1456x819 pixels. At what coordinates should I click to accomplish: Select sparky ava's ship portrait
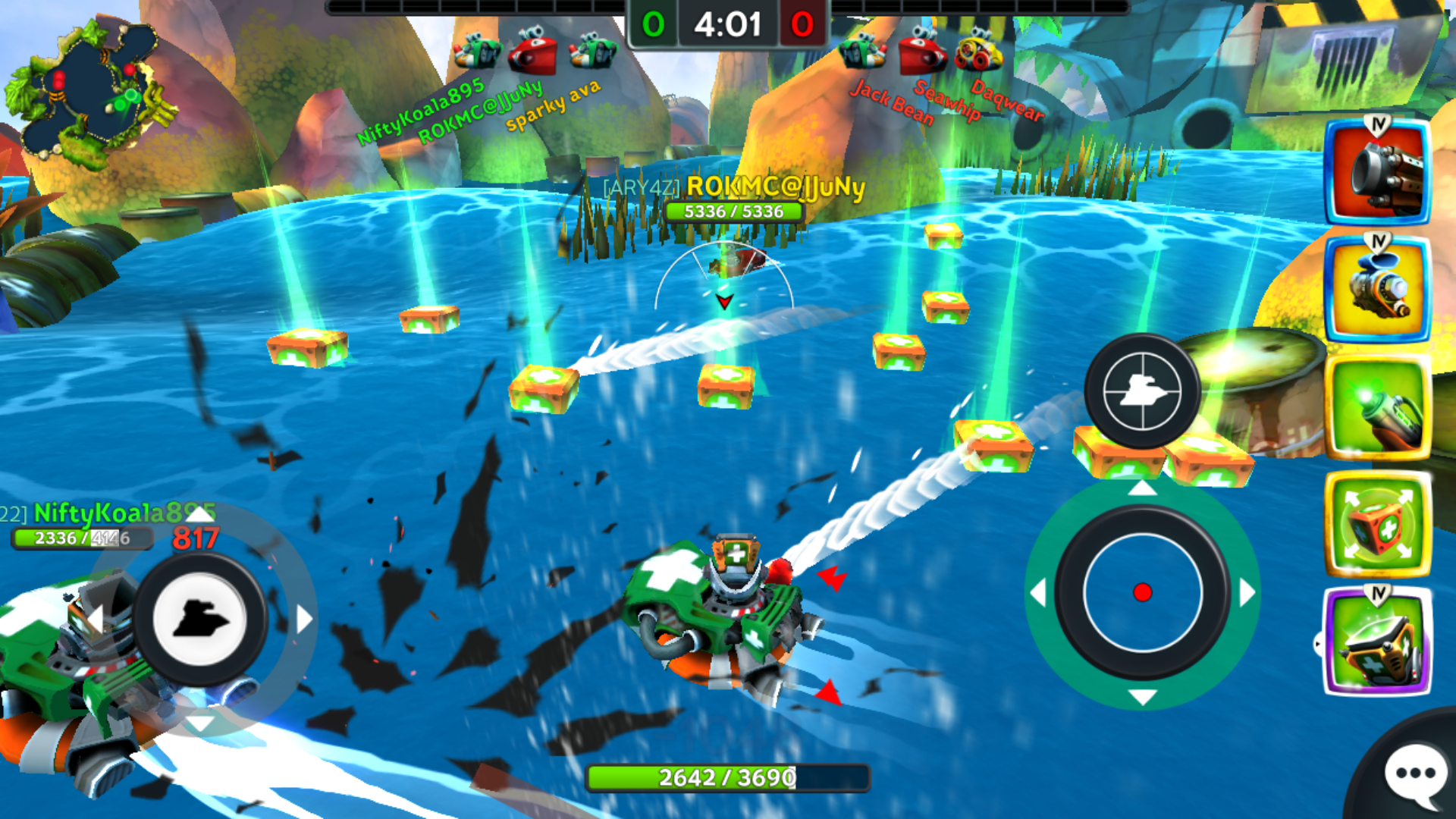[593, 52]
